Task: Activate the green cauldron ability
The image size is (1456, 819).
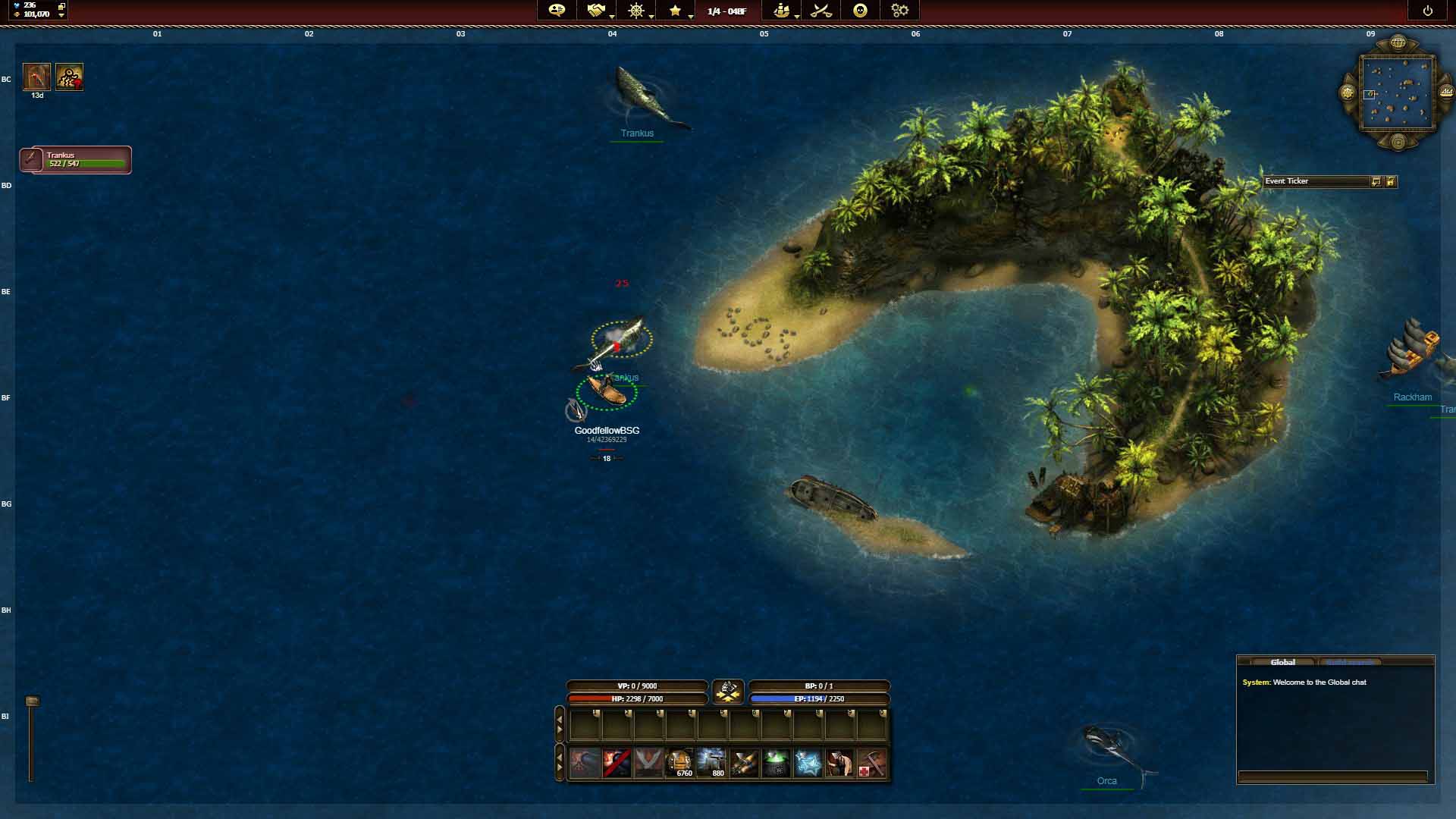Action: (x=776, y=763)
